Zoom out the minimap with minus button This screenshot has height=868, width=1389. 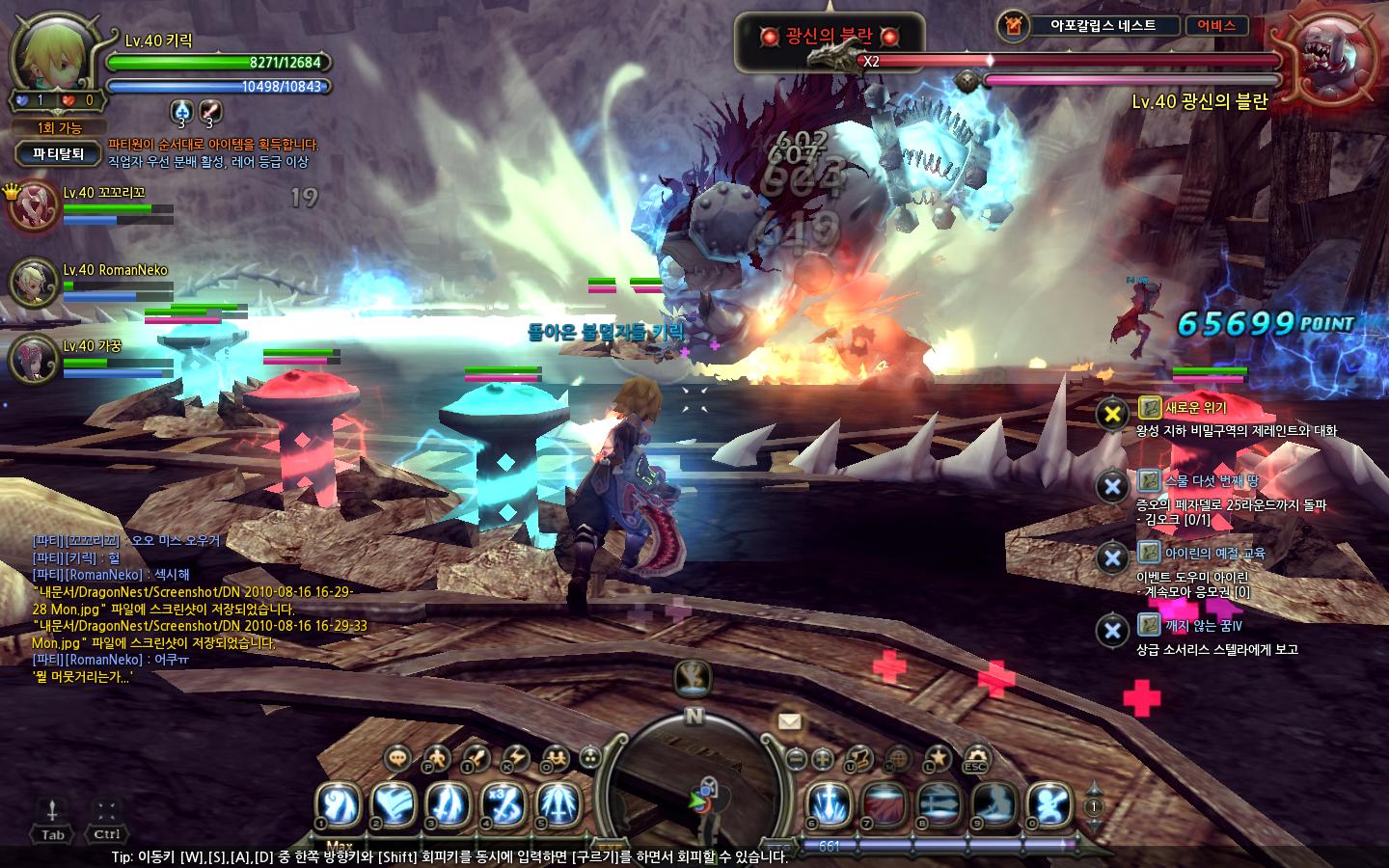(x=796, y=759)
